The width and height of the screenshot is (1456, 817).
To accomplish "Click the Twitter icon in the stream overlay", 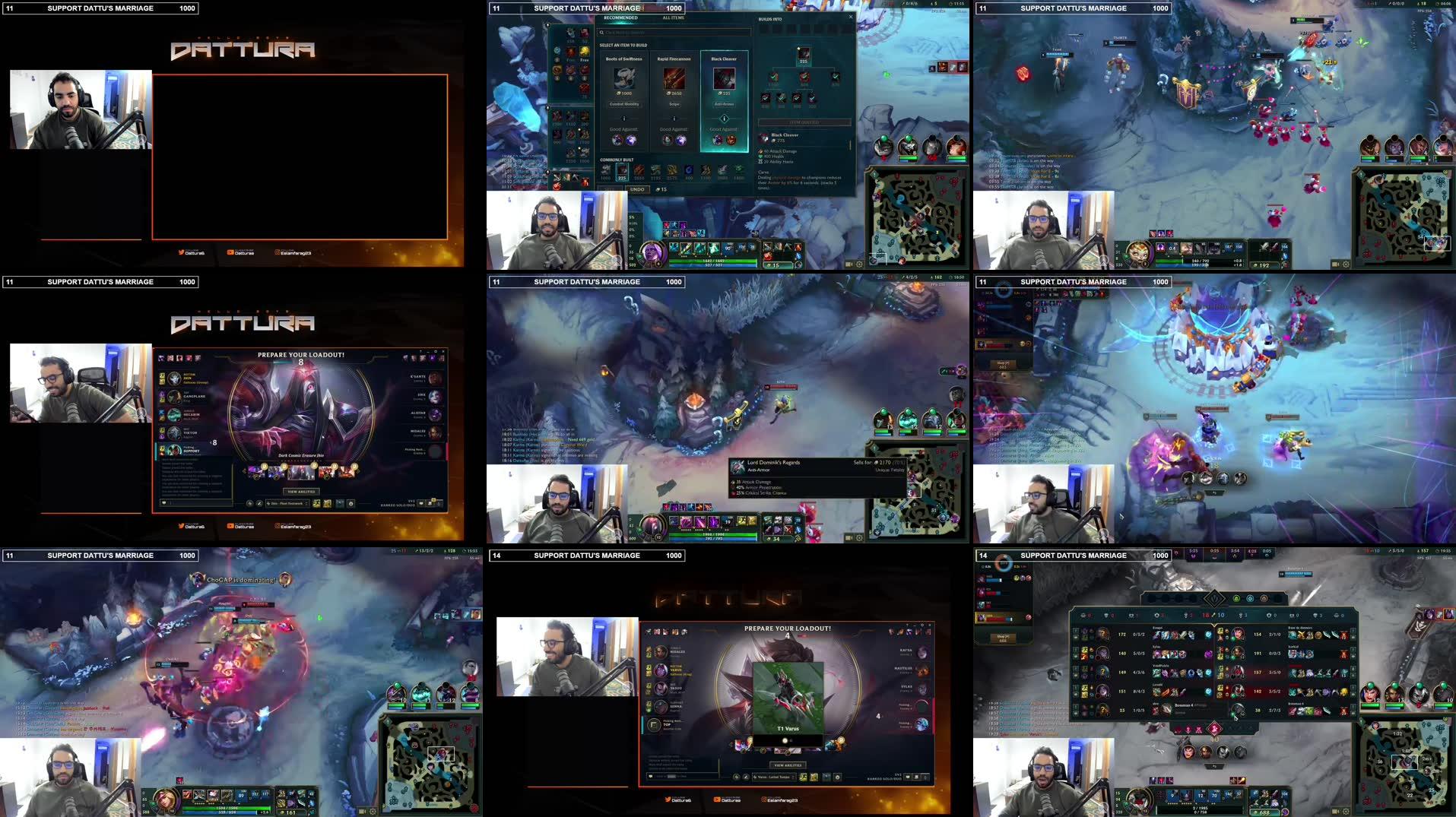I will pyautogui.click(x=181, y=252).
